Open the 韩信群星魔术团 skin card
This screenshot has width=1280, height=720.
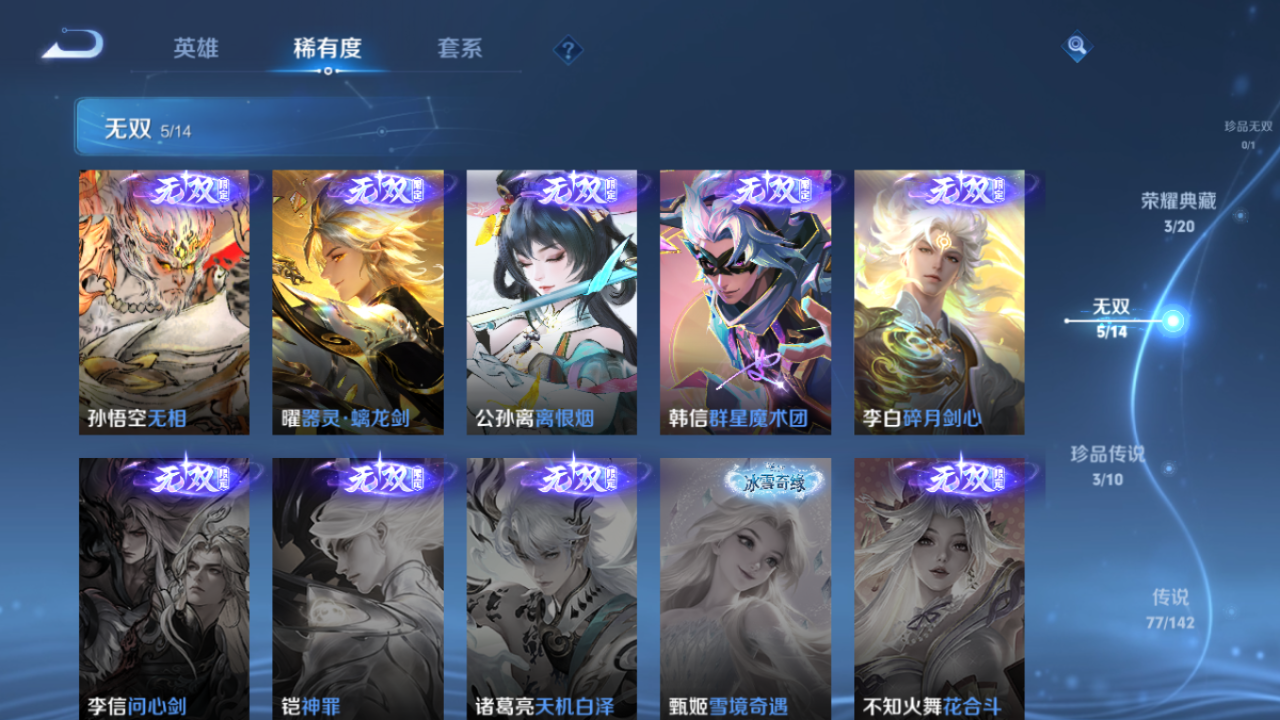click(744, 300)
